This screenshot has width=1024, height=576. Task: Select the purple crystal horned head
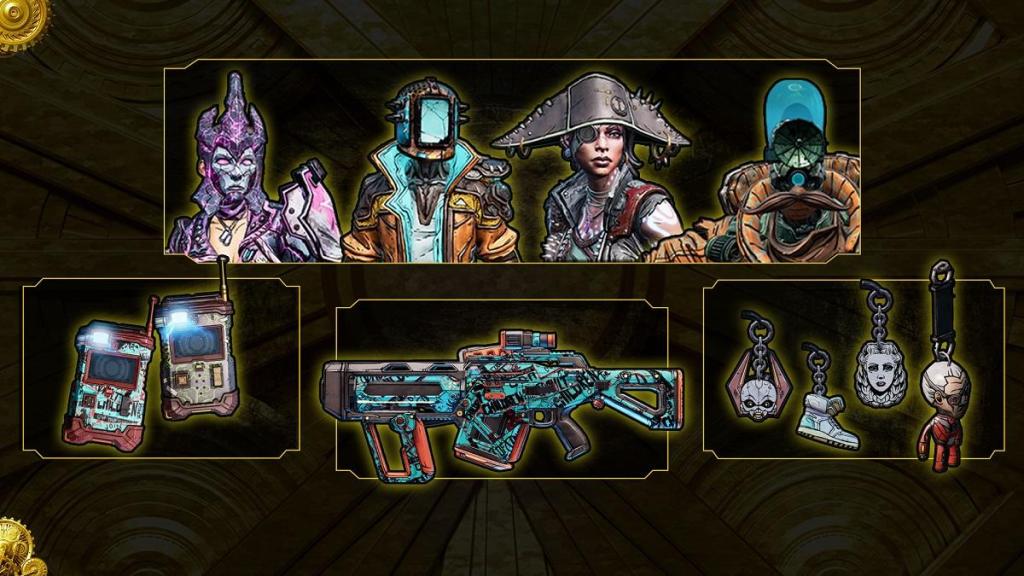pyautogui.click(x=232, y=170)
